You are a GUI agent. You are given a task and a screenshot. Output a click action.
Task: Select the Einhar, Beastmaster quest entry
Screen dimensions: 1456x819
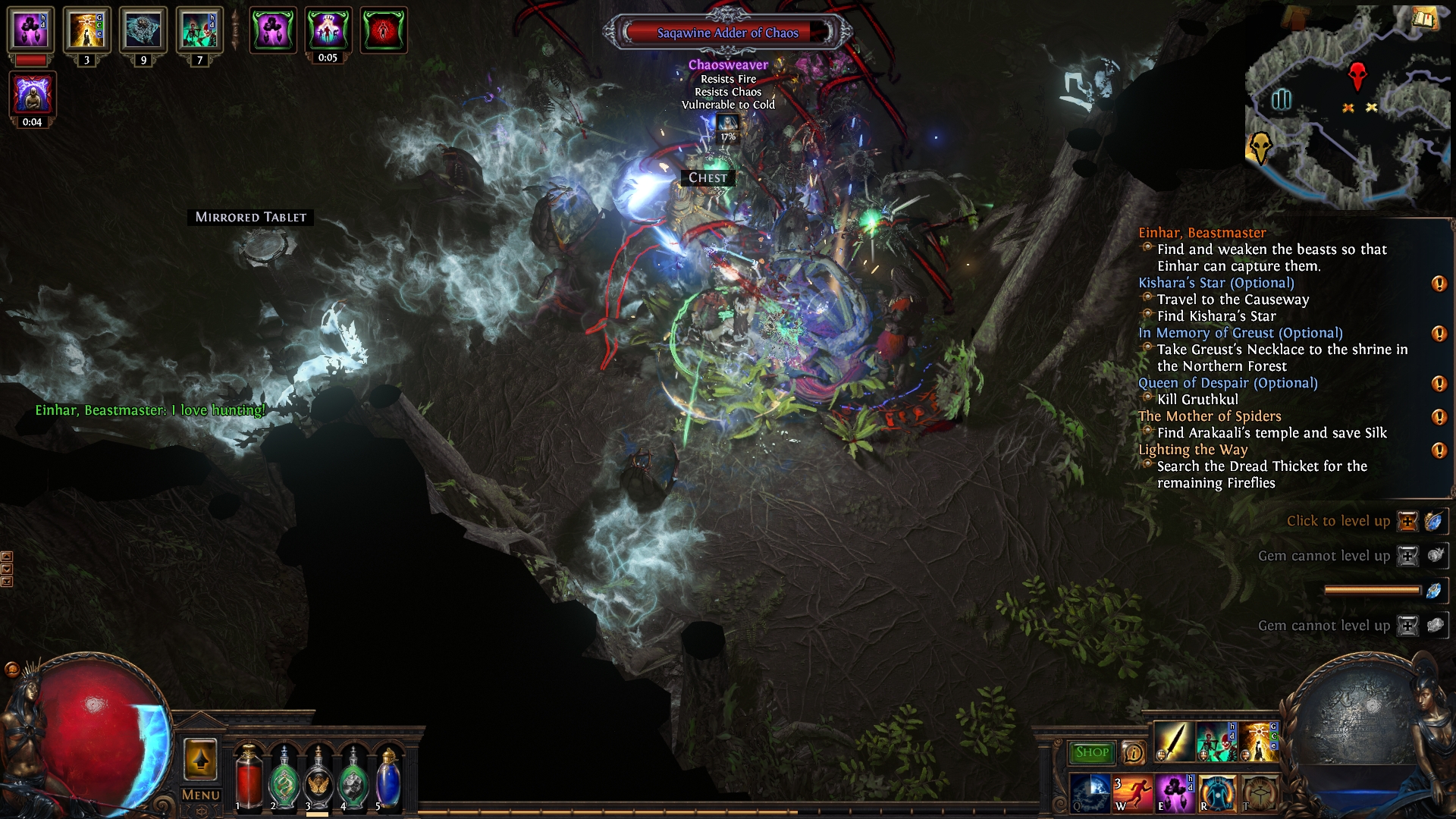[1202, 233]
